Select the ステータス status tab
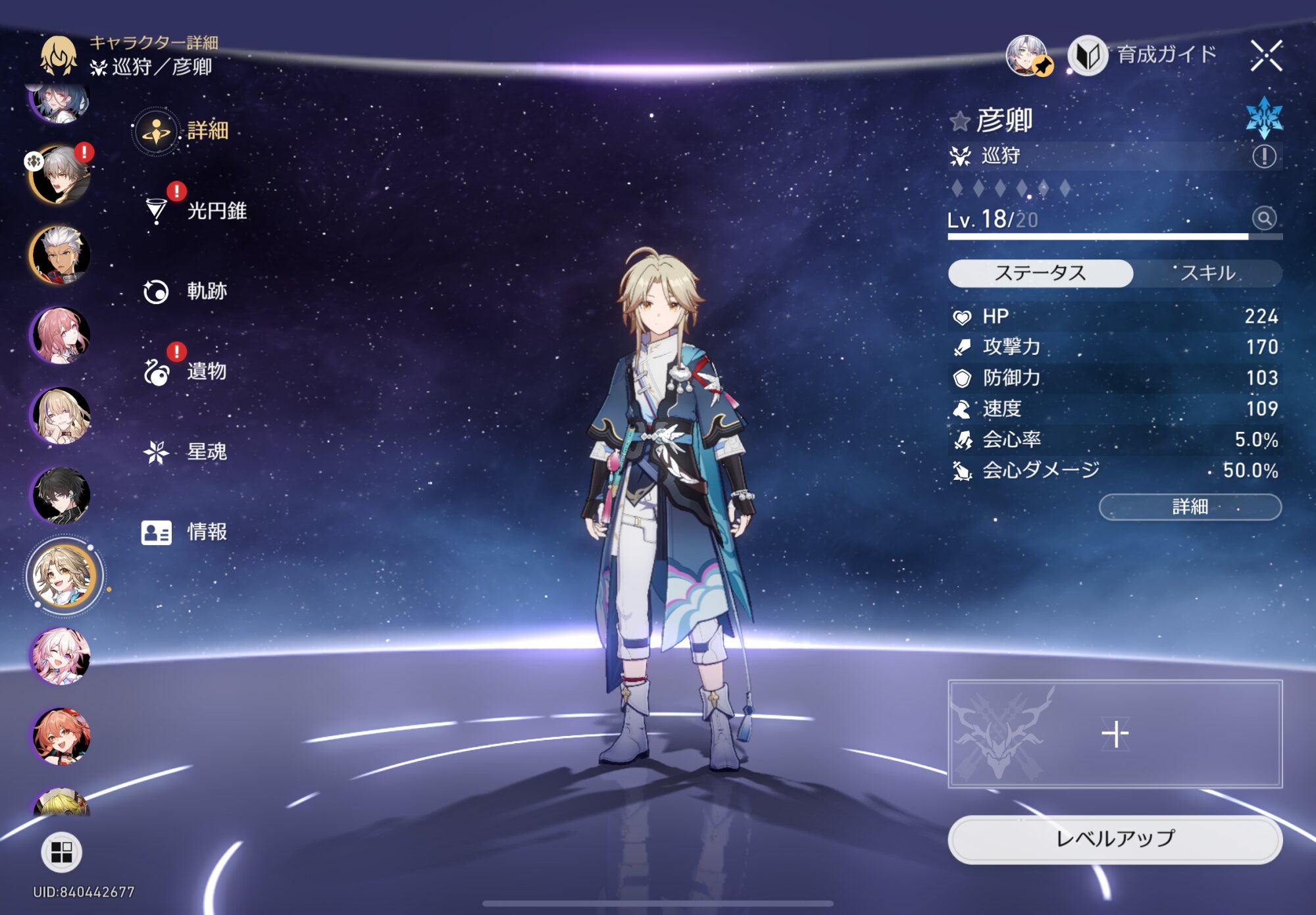Screen dimensions: 1316x915 click(1040, 273)
